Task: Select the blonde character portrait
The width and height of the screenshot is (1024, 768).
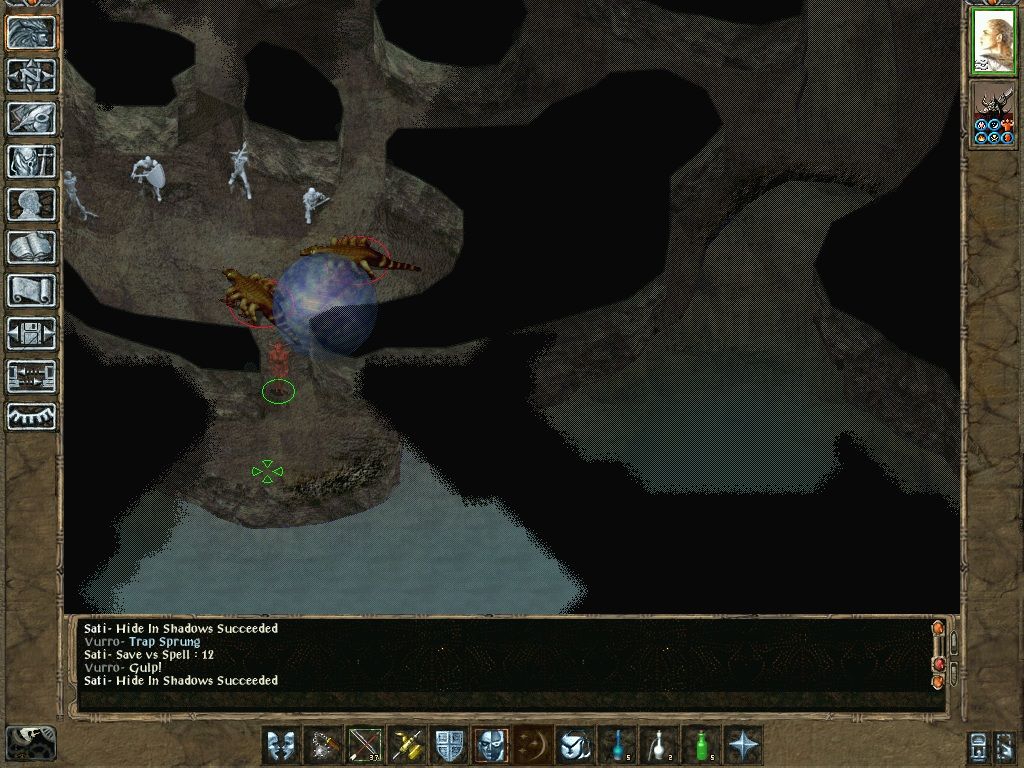Action: pyautogui.click(x=993, y=42)
